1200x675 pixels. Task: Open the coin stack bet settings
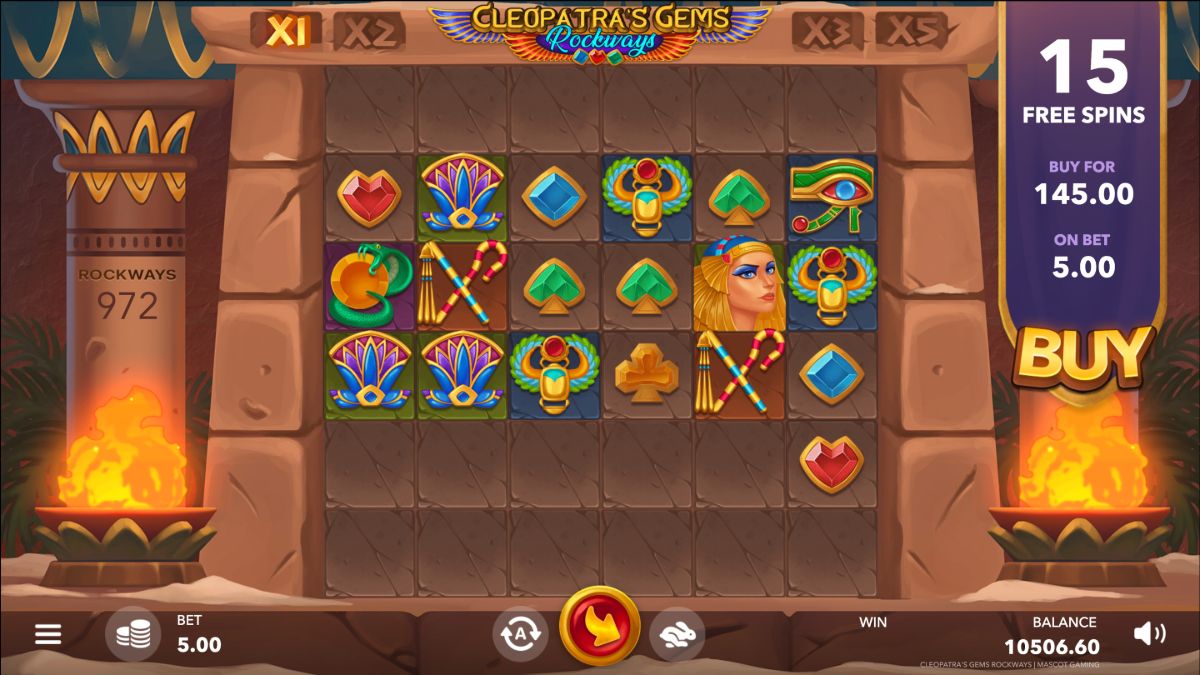point(133,634)
